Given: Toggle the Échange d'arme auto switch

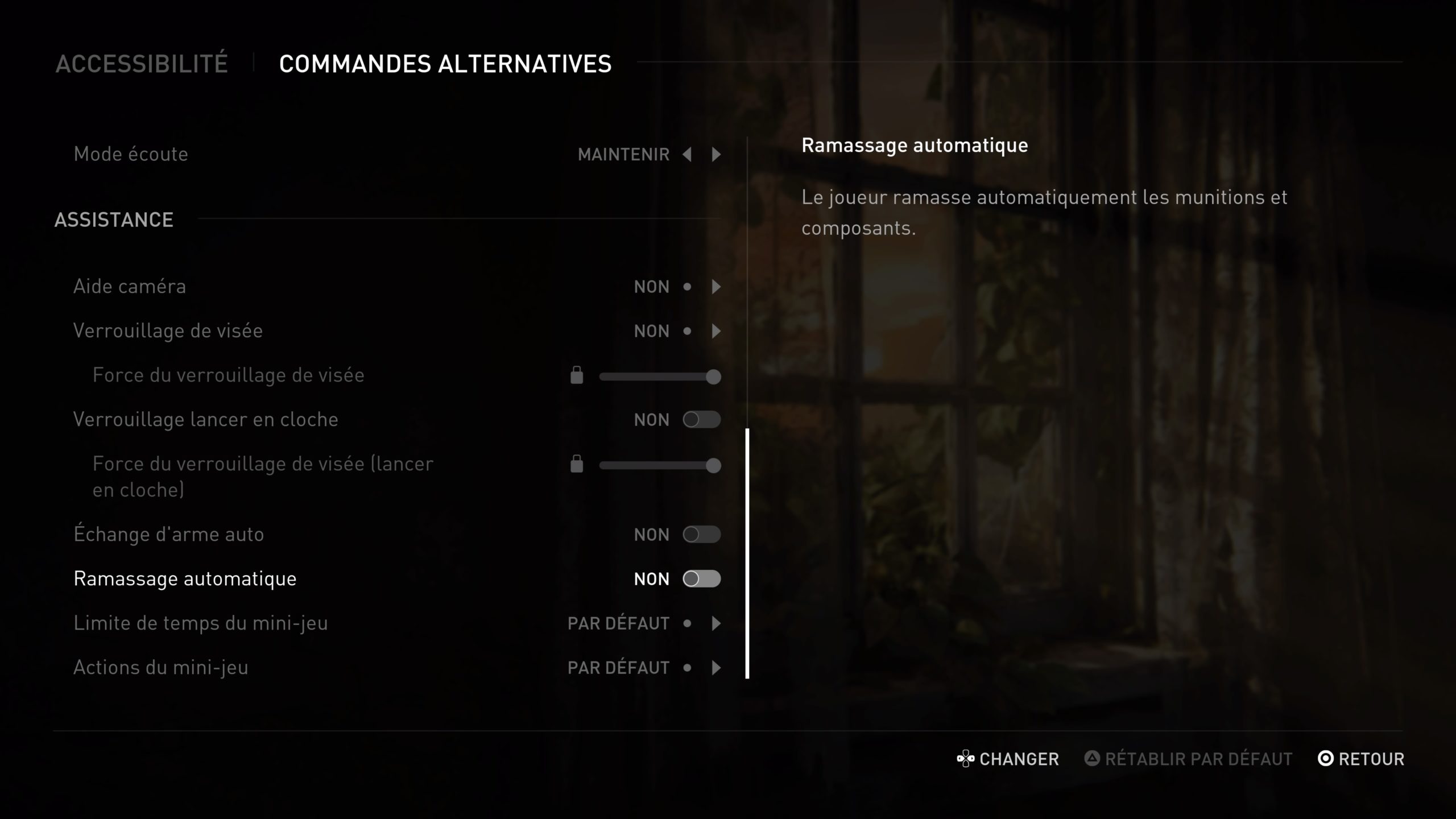Looking at the screenshot, I should [701, 535].
